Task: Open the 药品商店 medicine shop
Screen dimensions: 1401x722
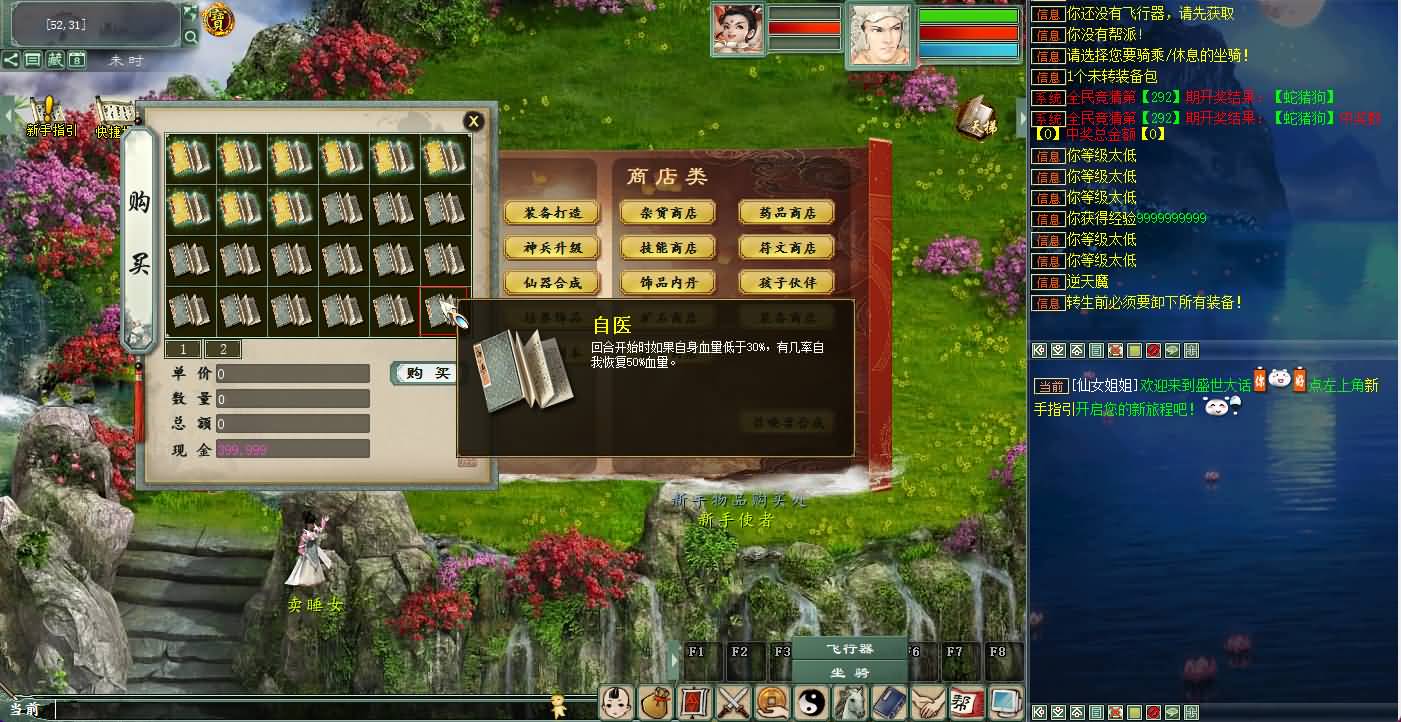Action: point(786,212)
